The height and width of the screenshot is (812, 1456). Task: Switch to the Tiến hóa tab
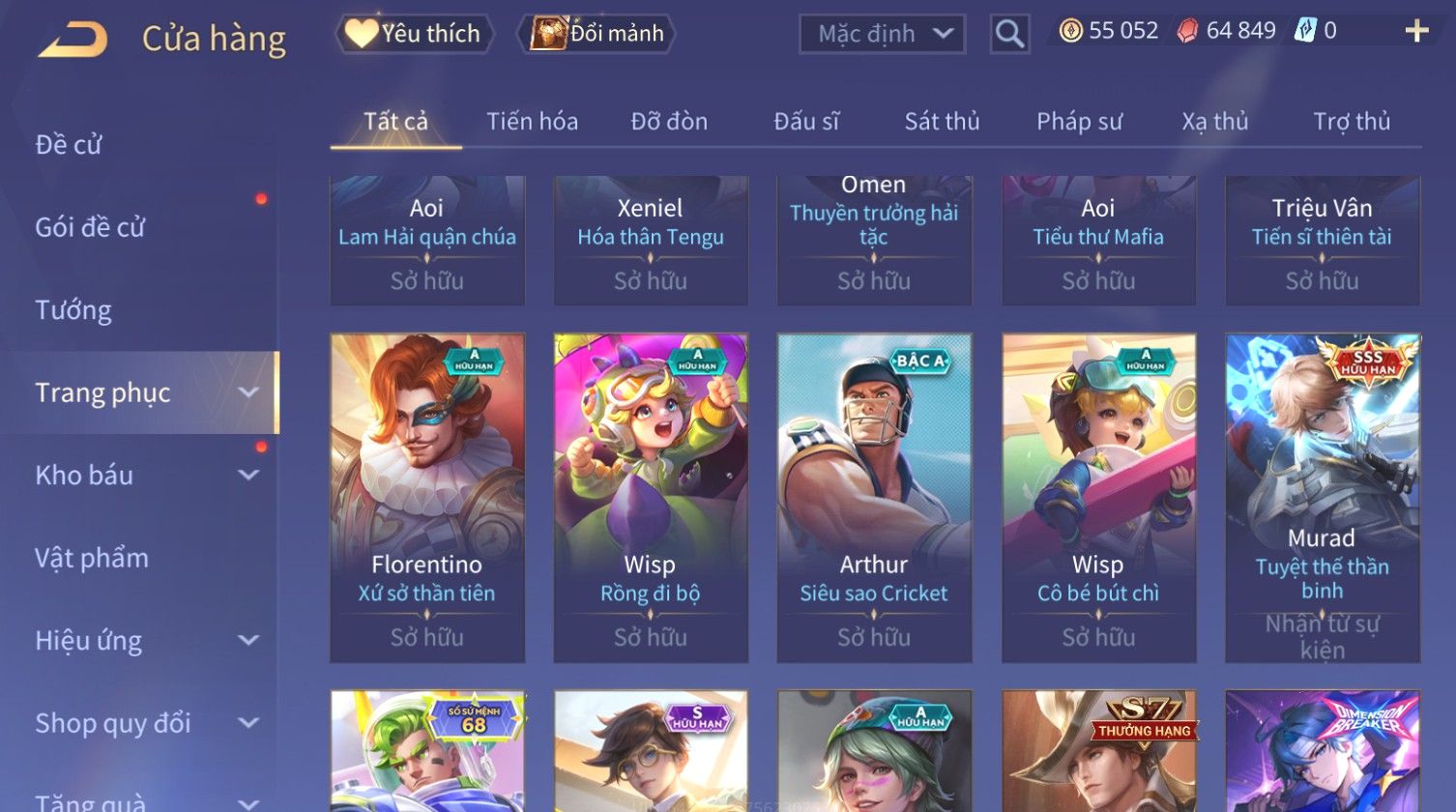coord(532,122)
